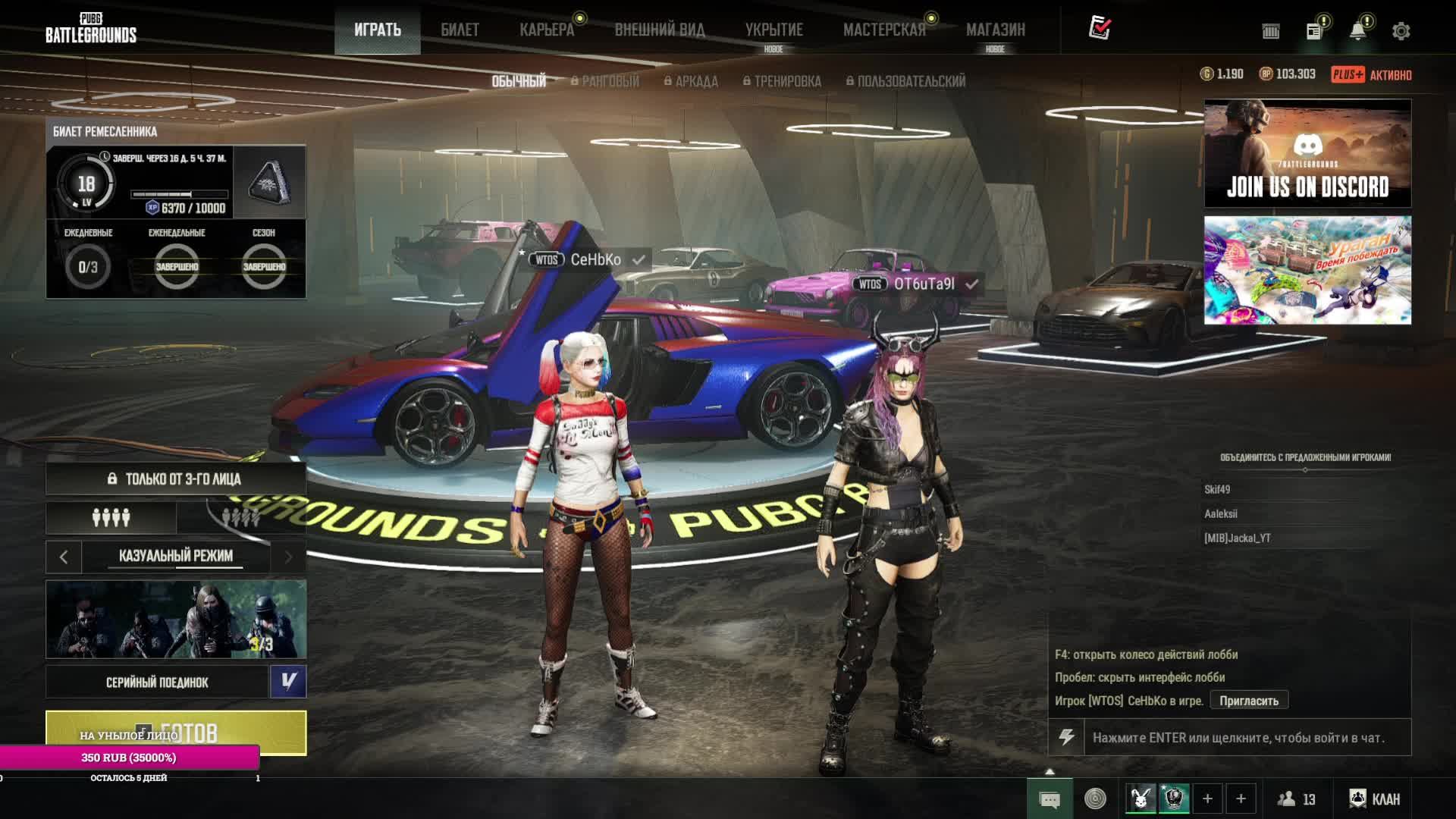Click the Join Us on Discord banner
Screen dimensions: 1456x819
coord(1307,153)
